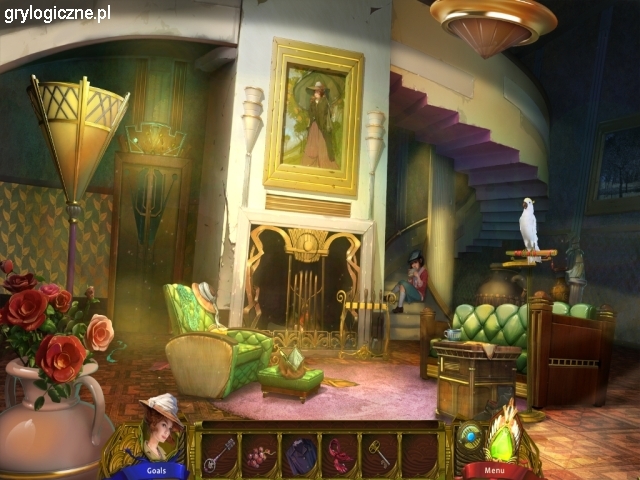This screenshot has width=640, height=480.
Task: Select the small brass key in inventory
Action: coord(380,453)
